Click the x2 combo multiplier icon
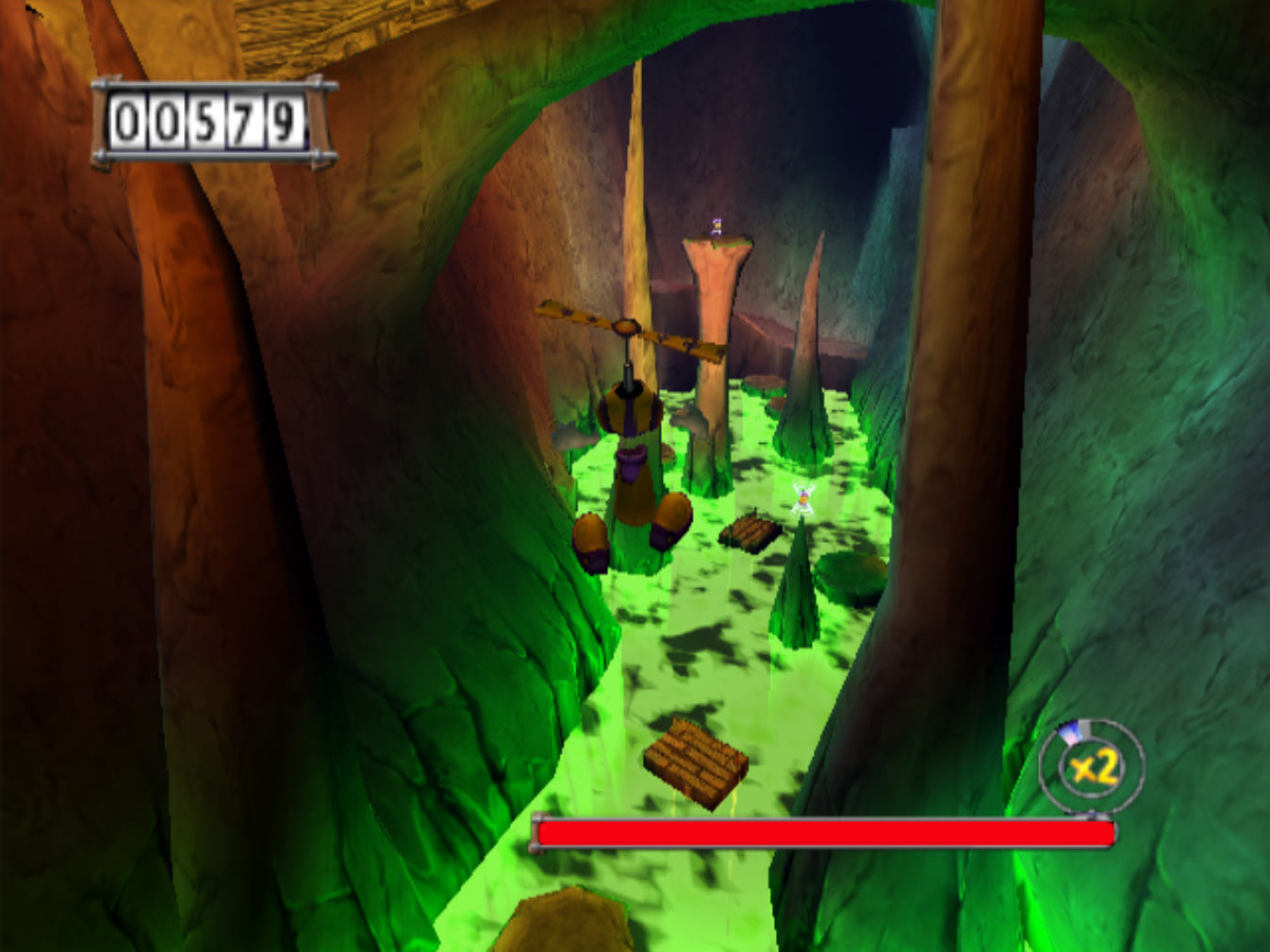Image resolution: width=1270 pixels, height=952 pixels. point(1092,767)
